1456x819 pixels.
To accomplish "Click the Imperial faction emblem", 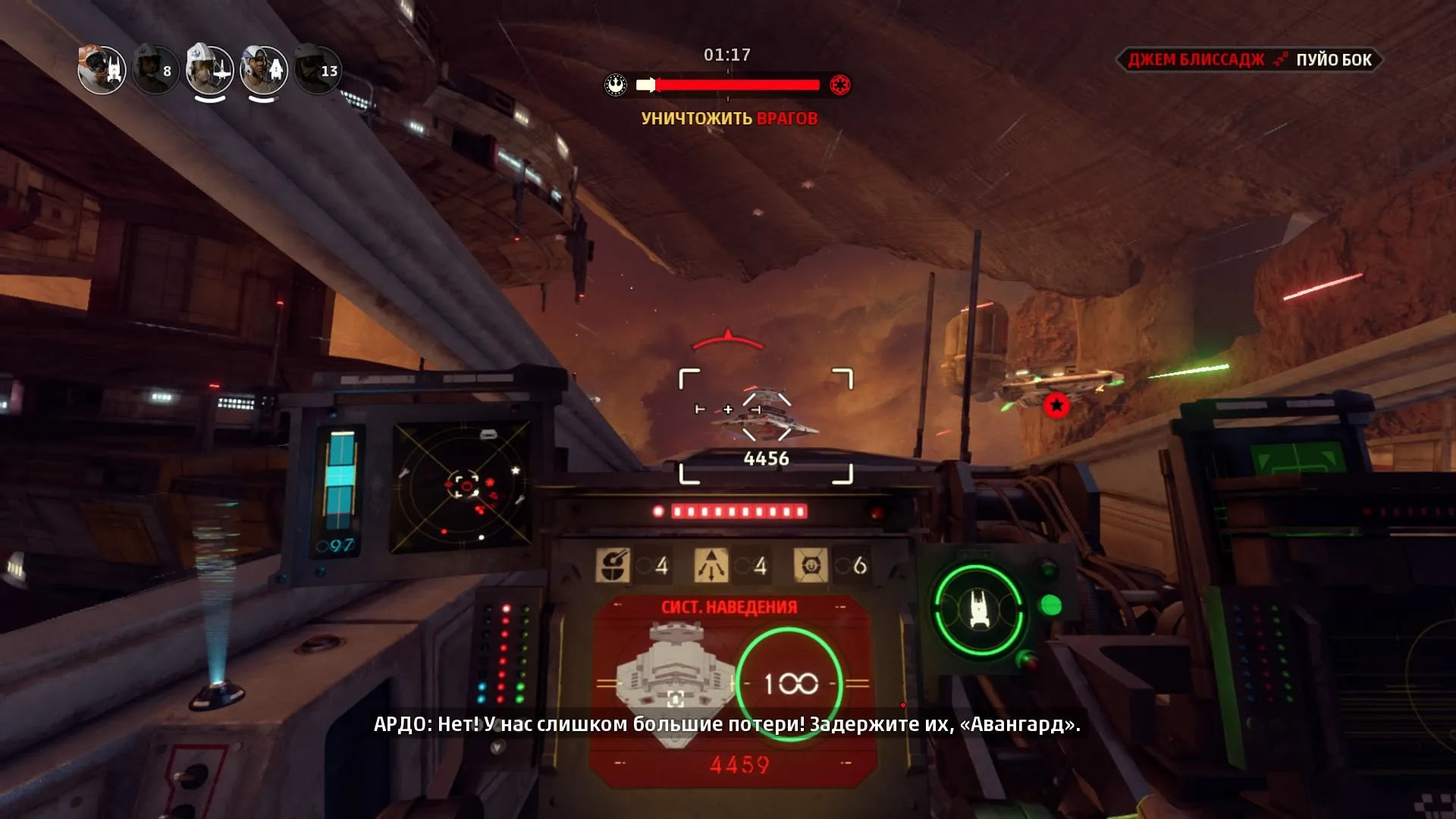I will [x=839, y=85].
